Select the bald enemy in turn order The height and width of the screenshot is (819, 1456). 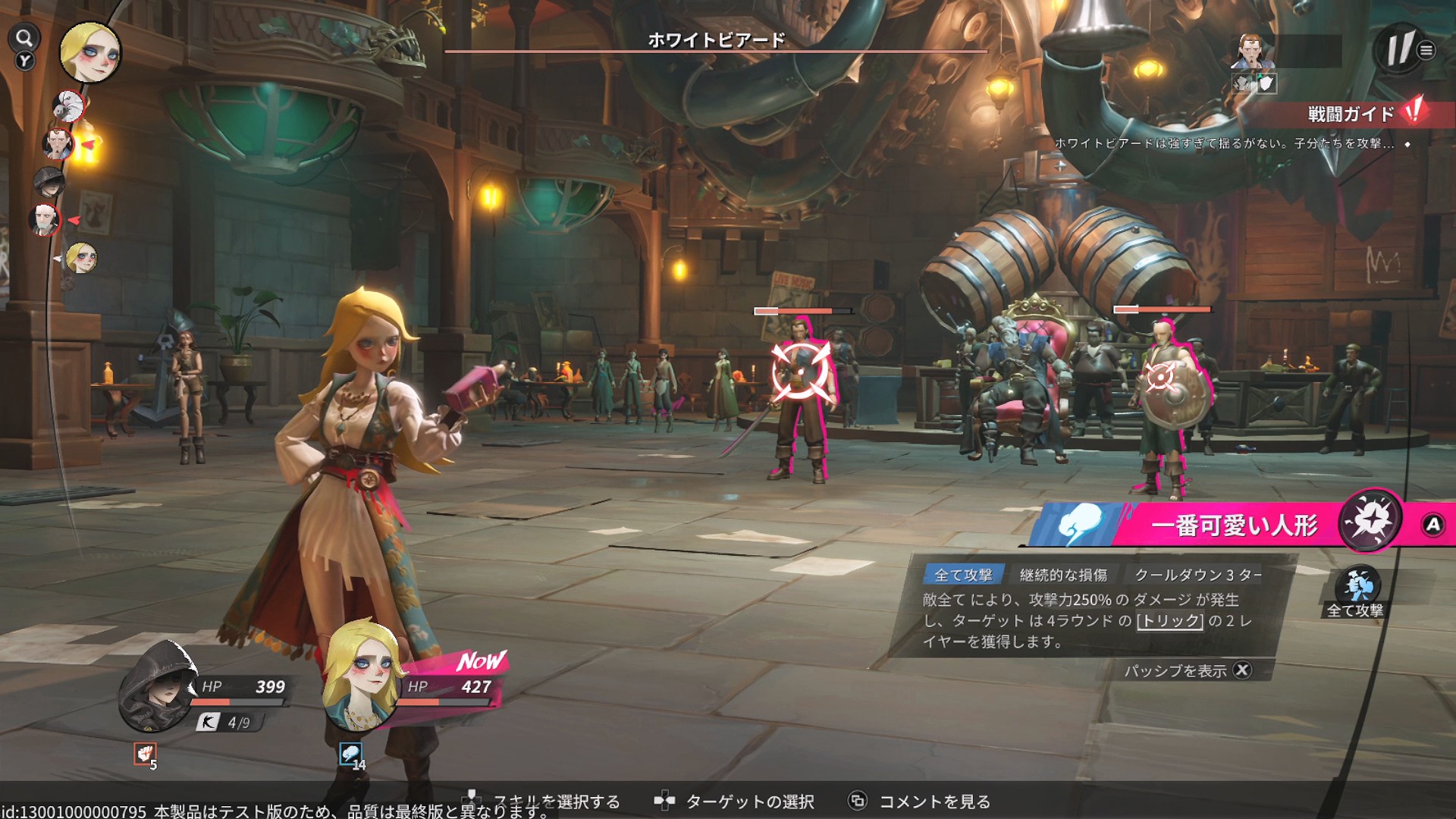[x=45, y=219]
